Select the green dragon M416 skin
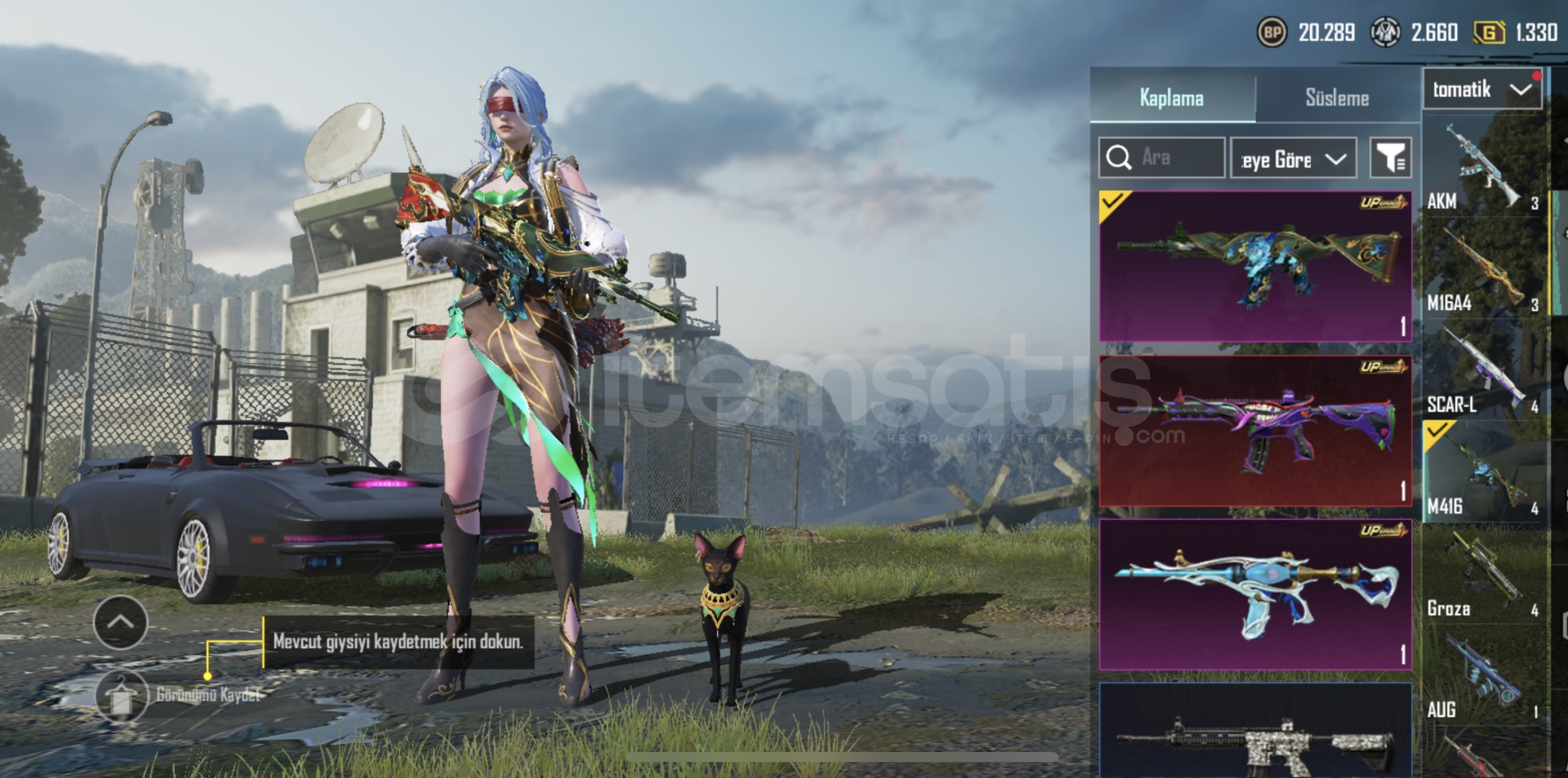Image resolution: width=1568 pixels, height=778 pixels. point(1255,266)
